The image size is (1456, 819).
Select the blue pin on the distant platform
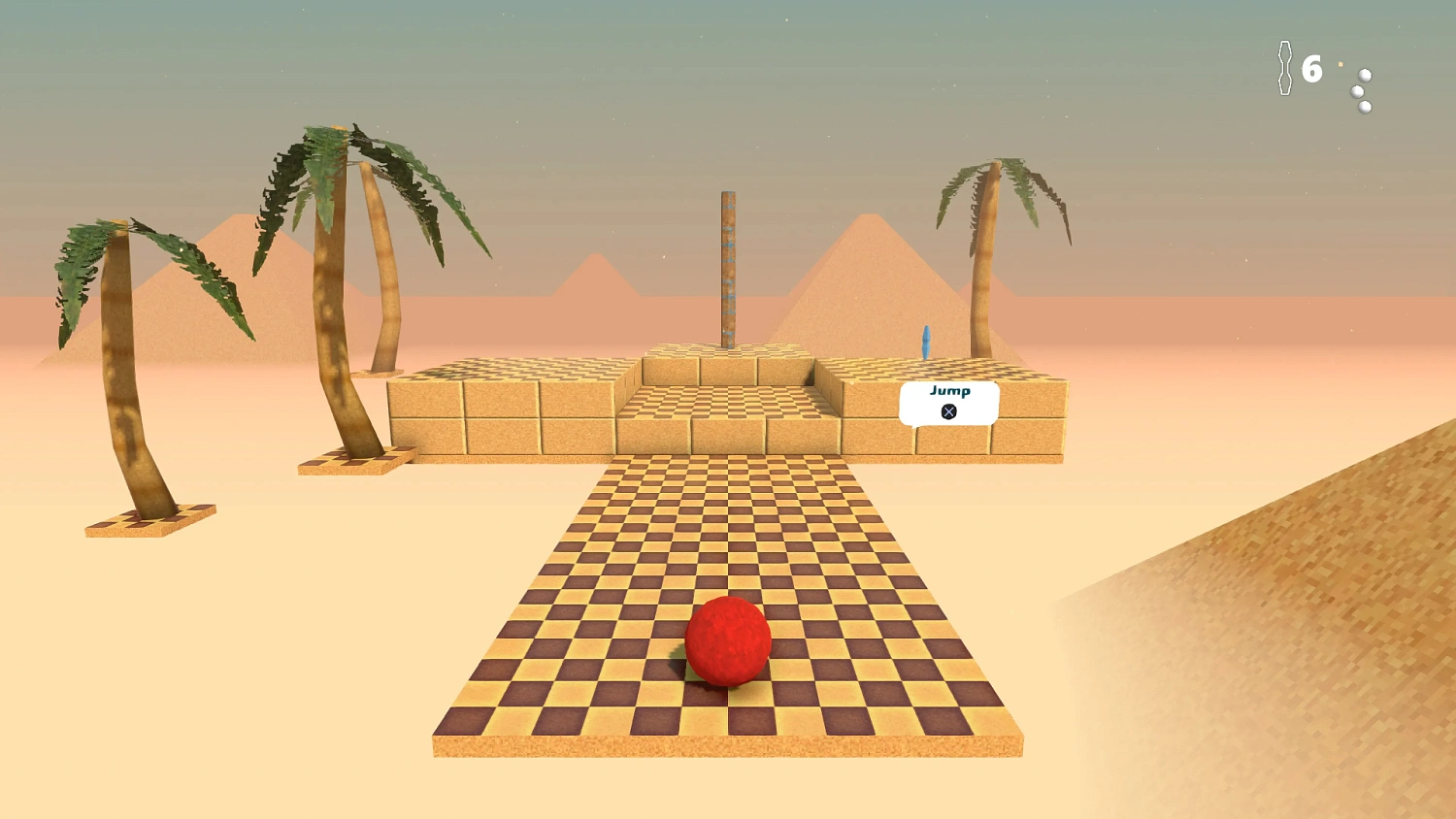928,342
